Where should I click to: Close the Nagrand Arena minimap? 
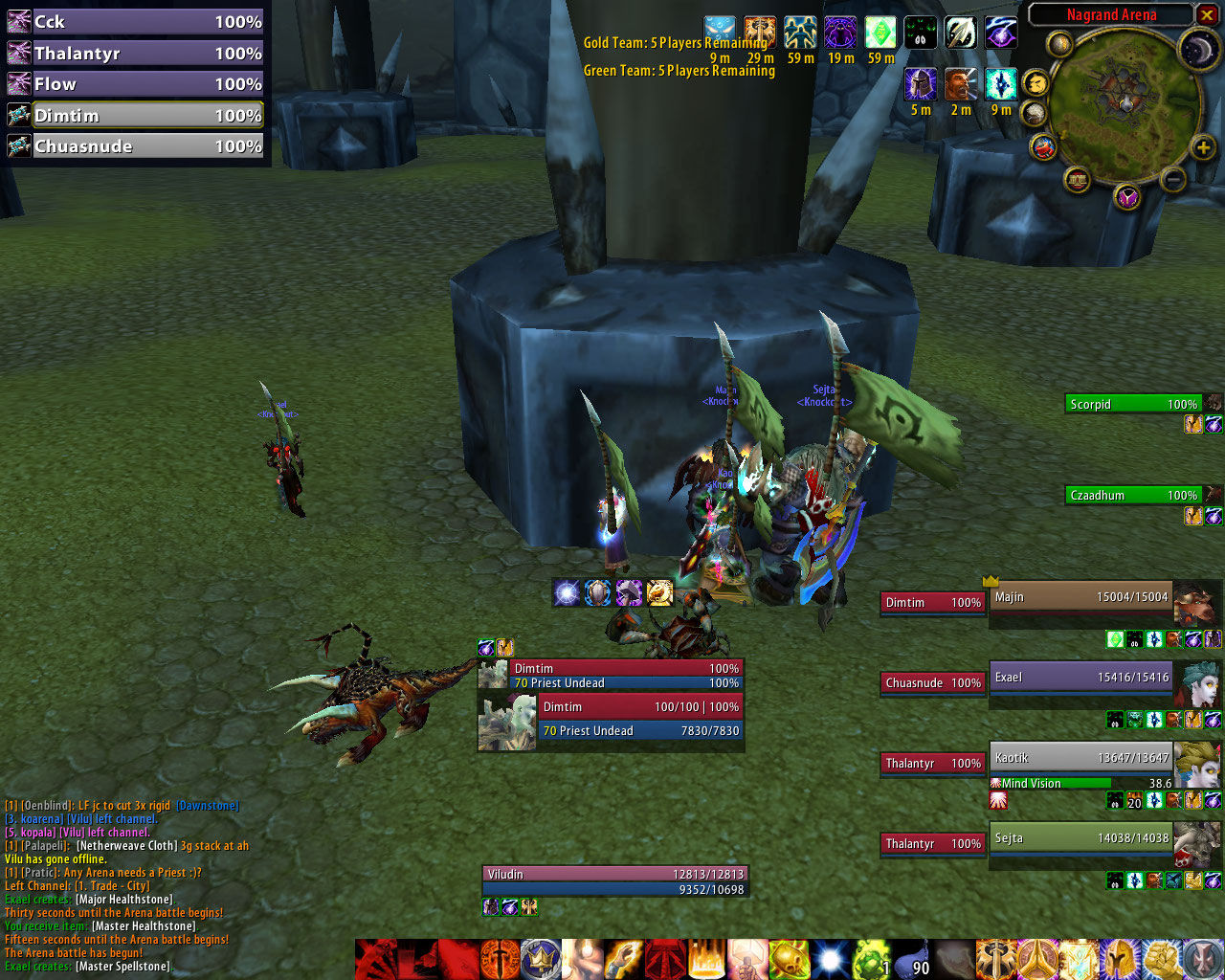pos(1206,14)
